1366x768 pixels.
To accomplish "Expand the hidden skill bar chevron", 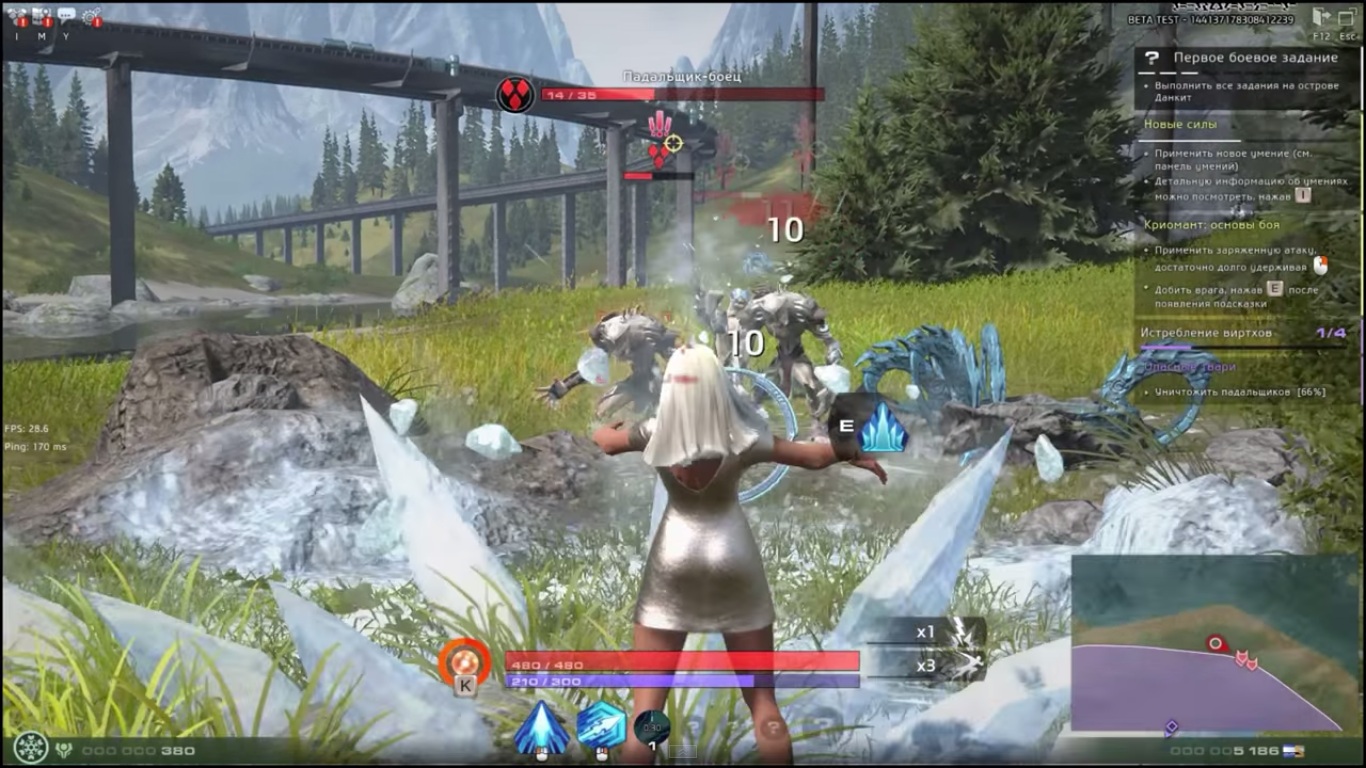I will [x=683, y=751].
